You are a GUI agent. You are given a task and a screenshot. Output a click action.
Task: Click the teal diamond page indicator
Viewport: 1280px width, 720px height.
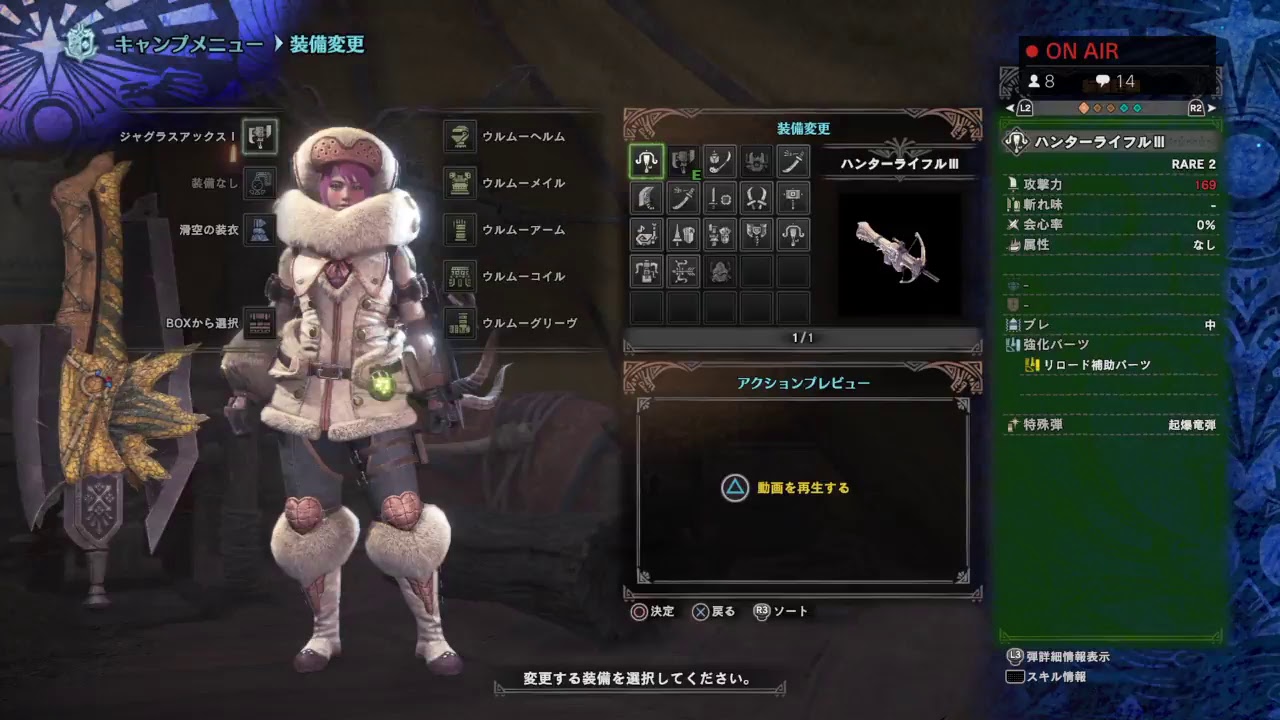(x=1124, y=108)
